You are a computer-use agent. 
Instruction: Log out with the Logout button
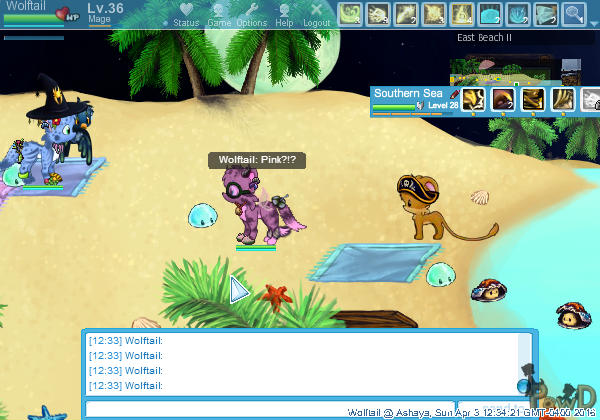[316, 16]
